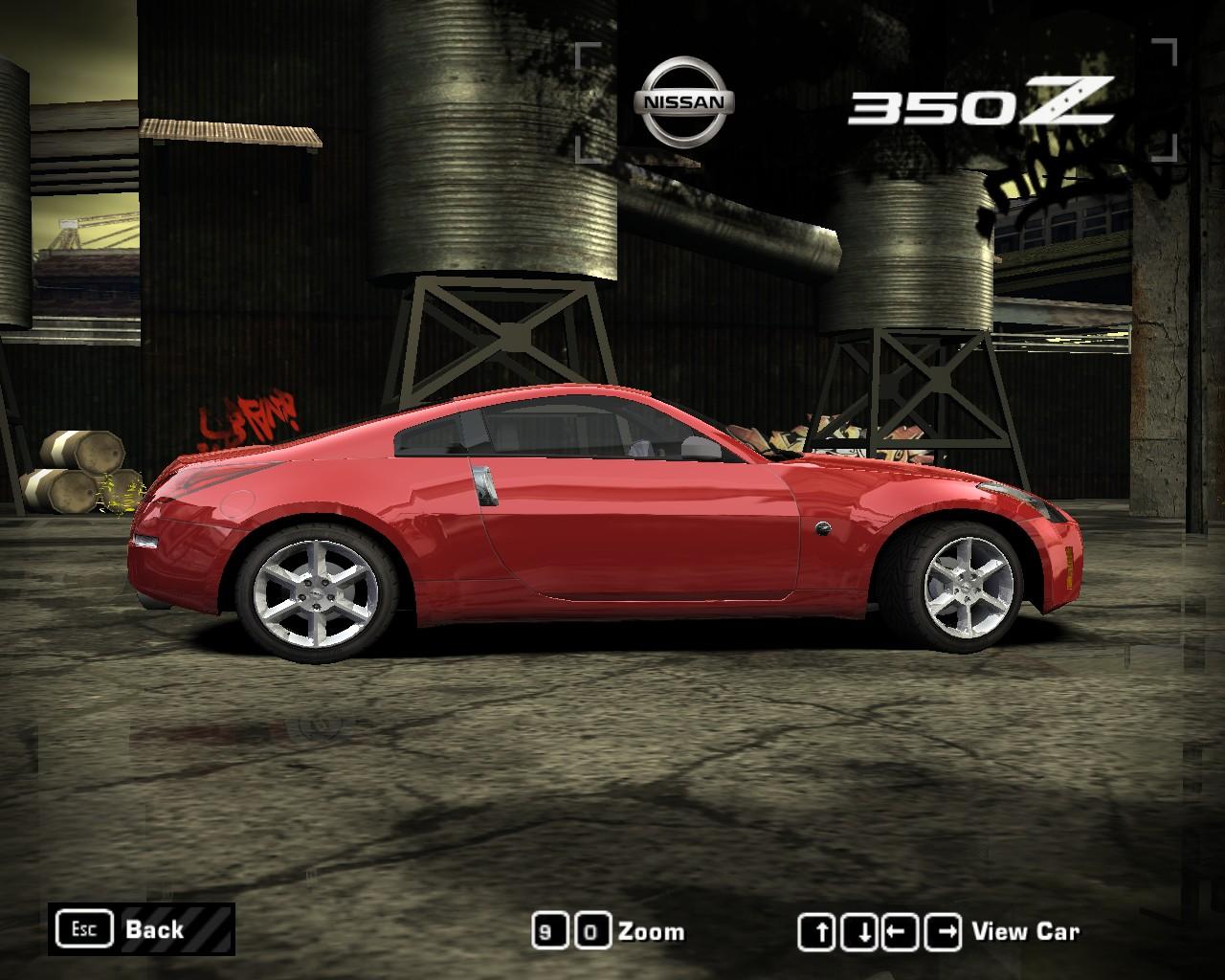The width and height of the screenshot is (1225, 980).
Task: Select the Esc key icon next to Back
Action: [86, 928]
